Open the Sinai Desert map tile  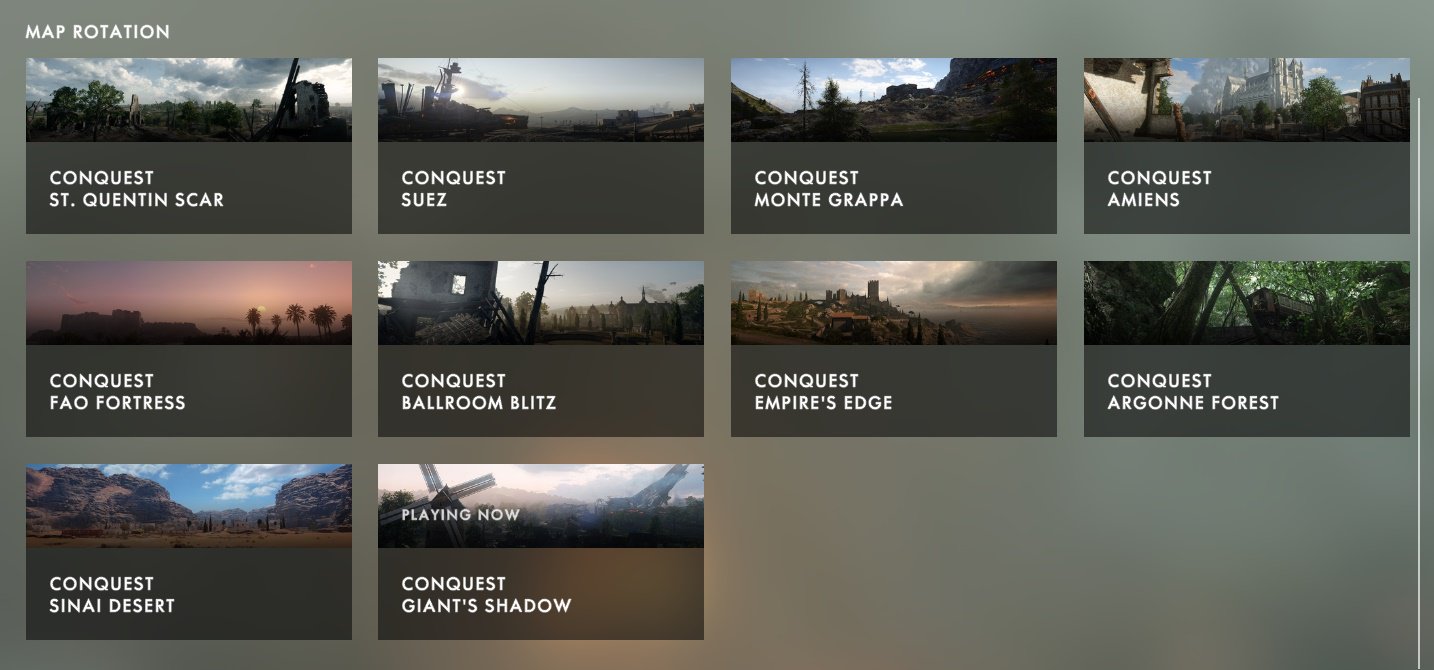coord(188,552)
